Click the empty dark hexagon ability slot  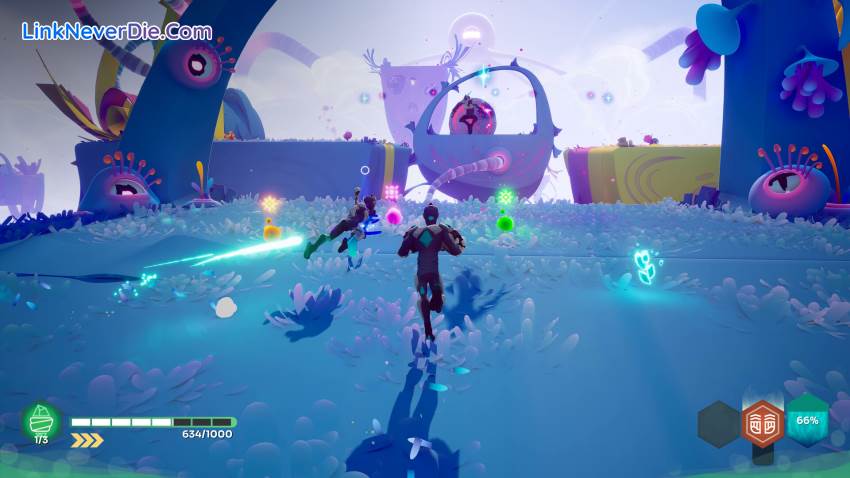pos(718,423)
